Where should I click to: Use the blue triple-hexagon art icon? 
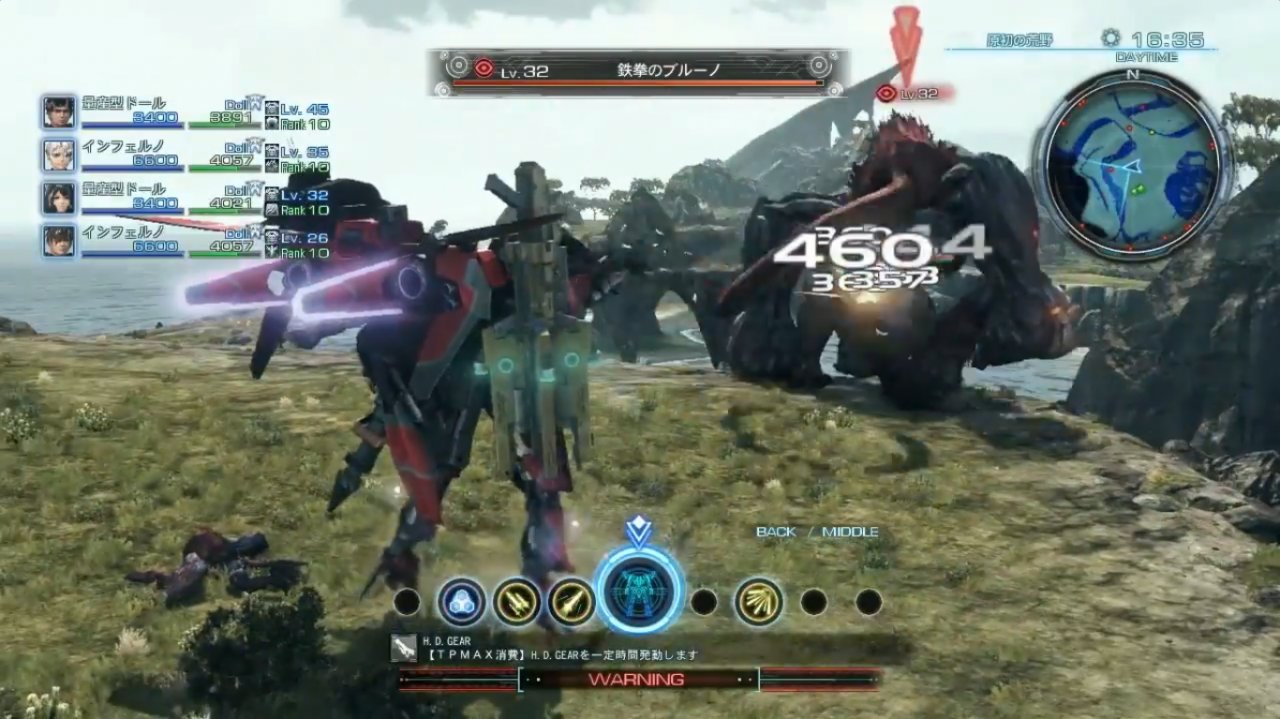(461, 602)
